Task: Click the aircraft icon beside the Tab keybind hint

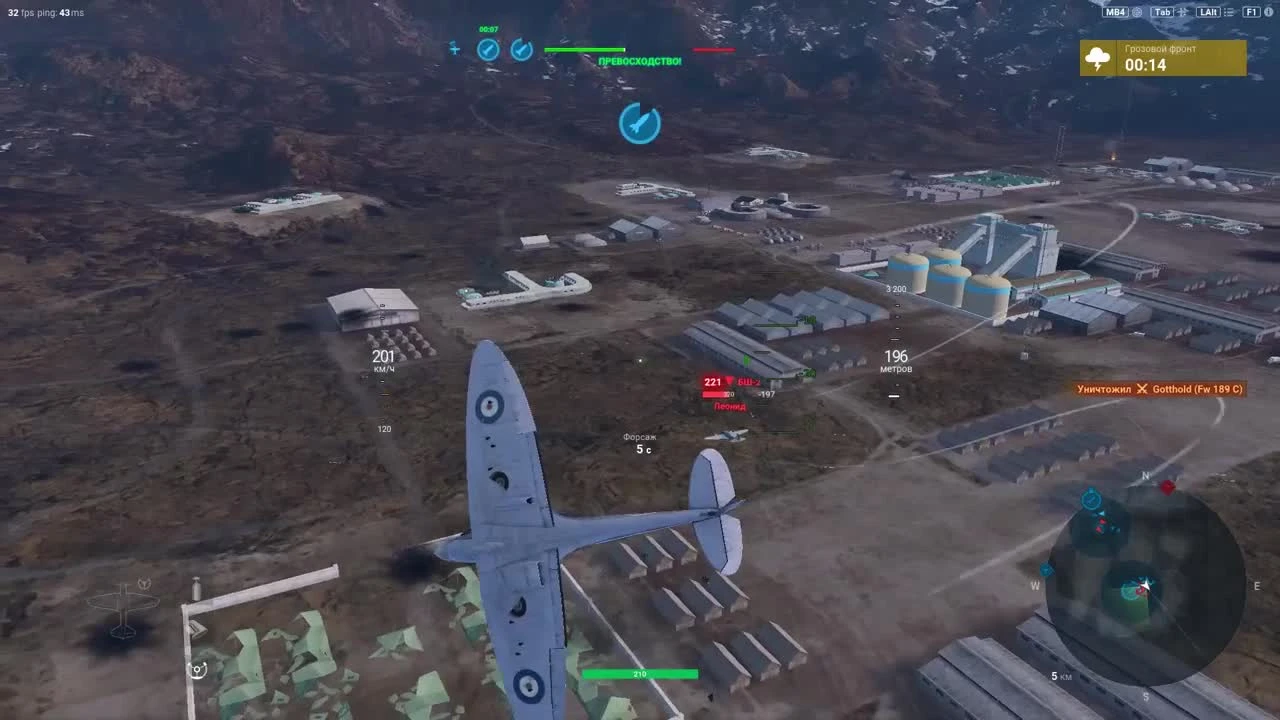Action: pos(1183,12)
